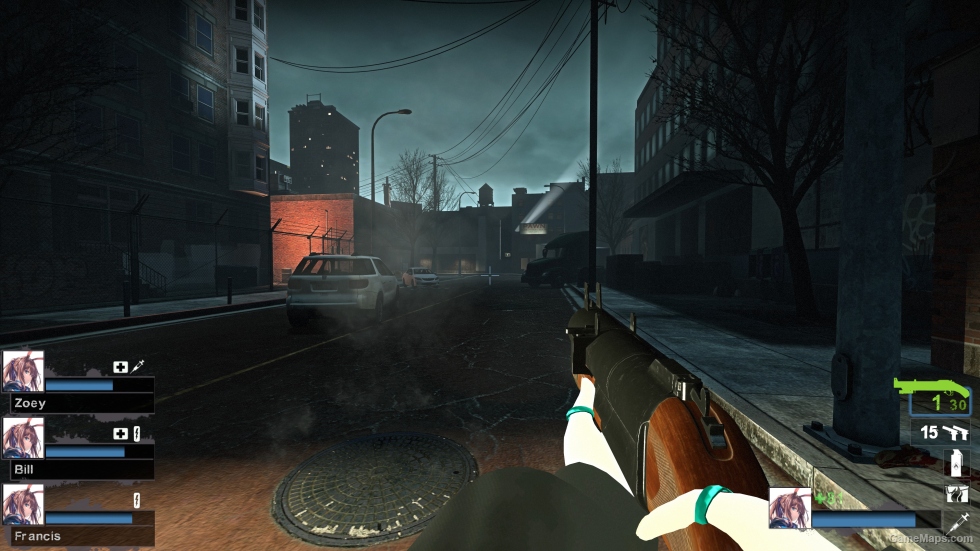Image resolution: width=980 pixels, height=551 pixels.
Task: Click Francis's teammate portrait
Action: [x=23, y=504]
